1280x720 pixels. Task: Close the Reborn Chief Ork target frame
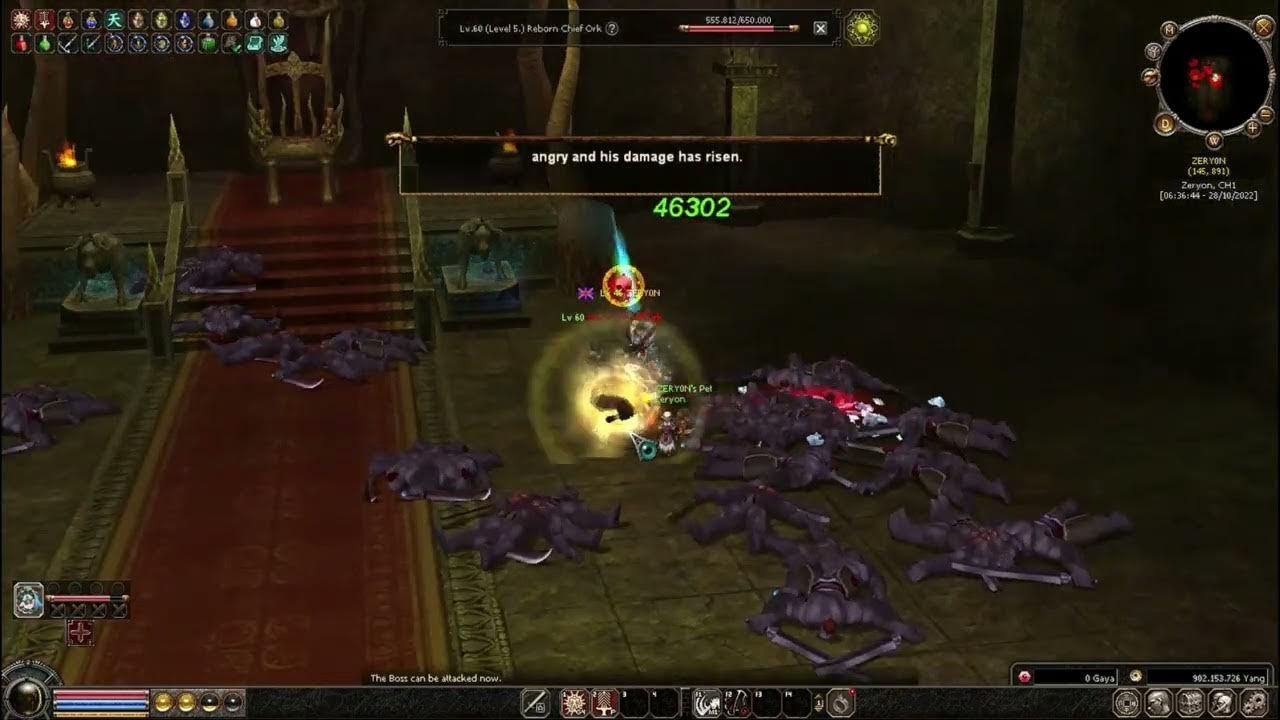coord(821,28)
